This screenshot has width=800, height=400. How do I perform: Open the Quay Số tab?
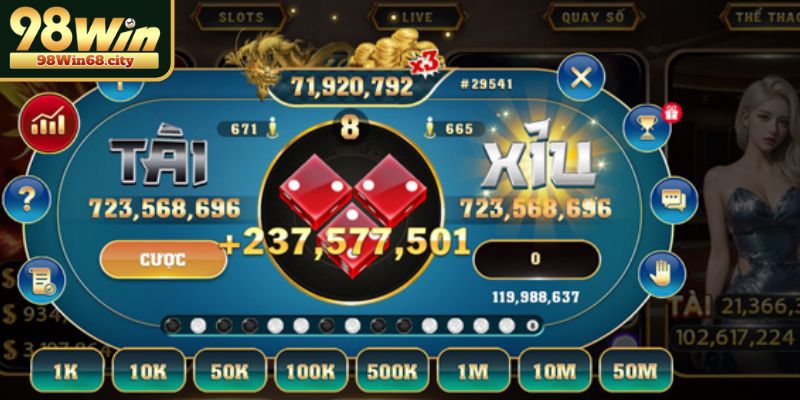[x=593, y=17]
